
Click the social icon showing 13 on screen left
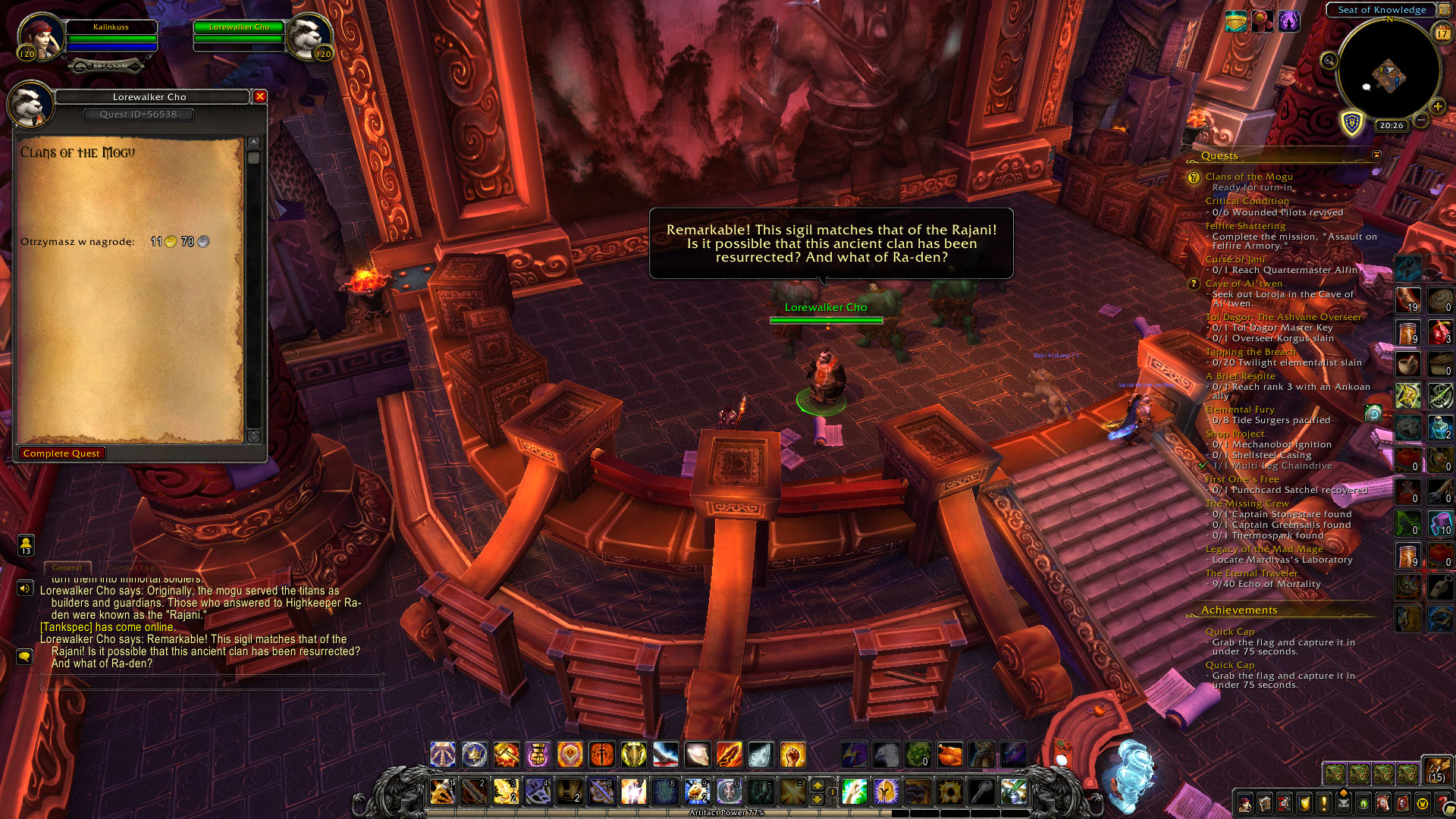coord(26,546)
